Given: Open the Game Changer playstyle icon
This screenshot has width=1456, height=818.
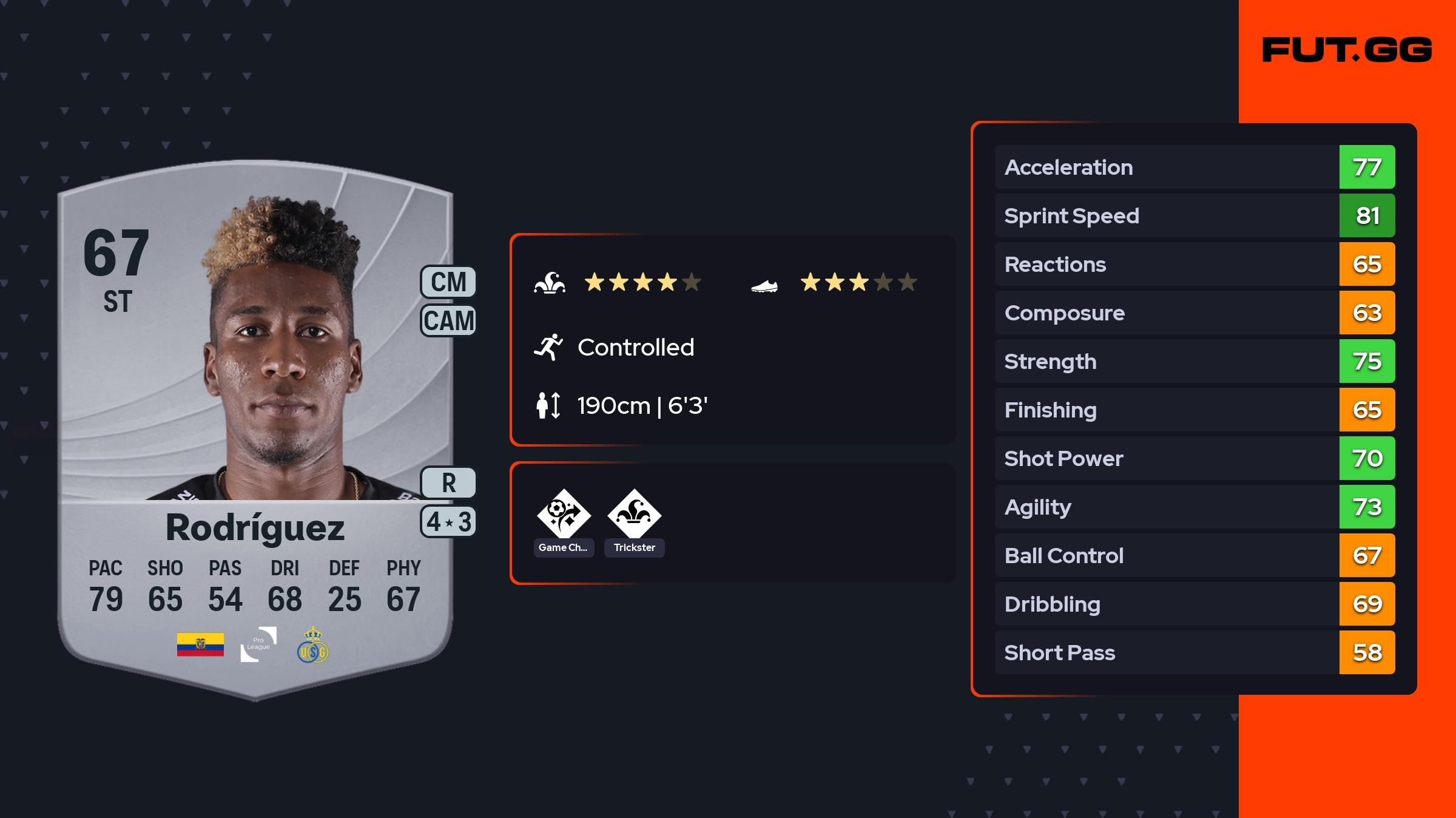Looking at the screenshot, I should point(564,515).
